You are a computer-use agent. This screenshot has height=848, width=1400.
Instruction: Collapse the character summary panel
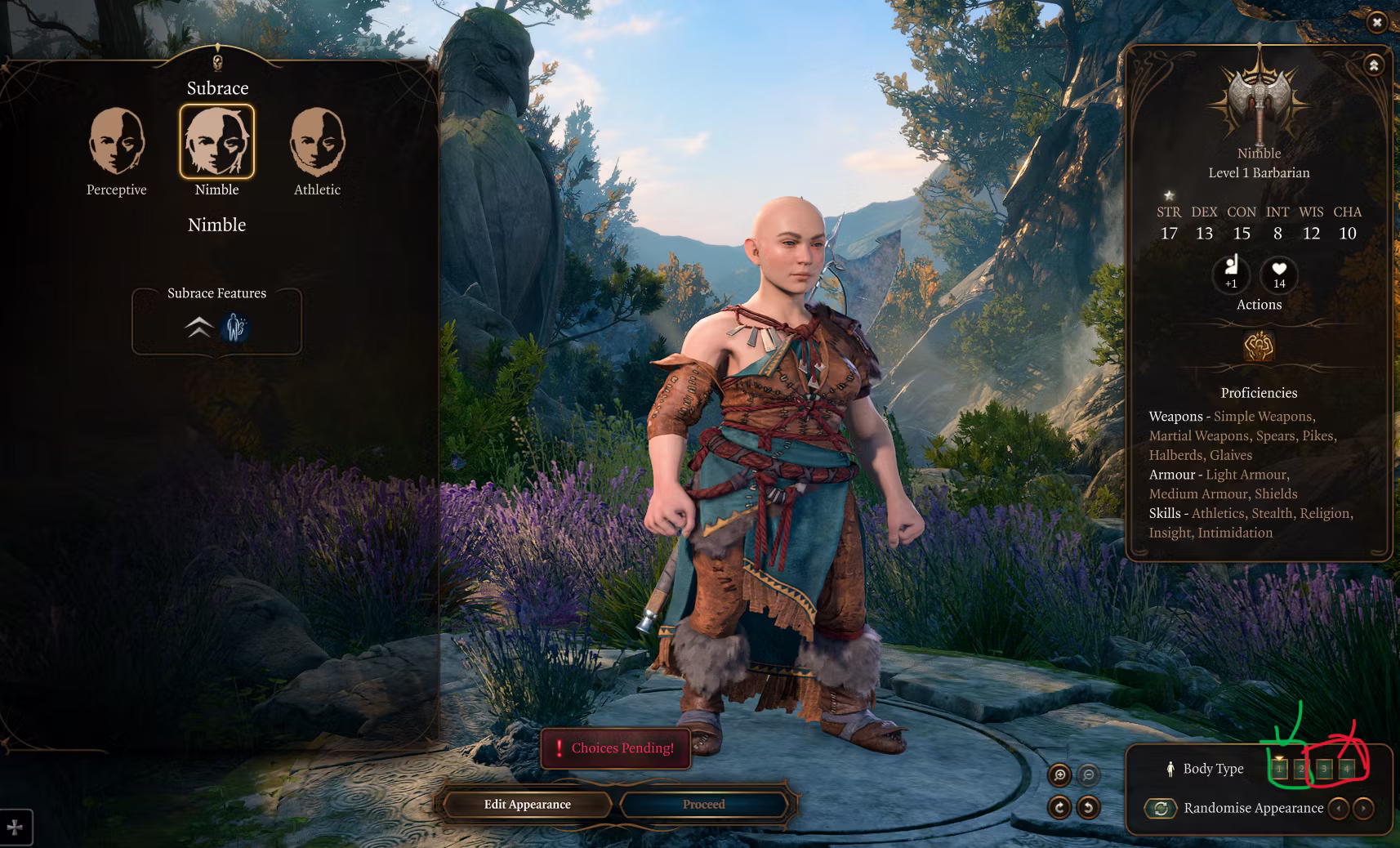point(1374,65)
